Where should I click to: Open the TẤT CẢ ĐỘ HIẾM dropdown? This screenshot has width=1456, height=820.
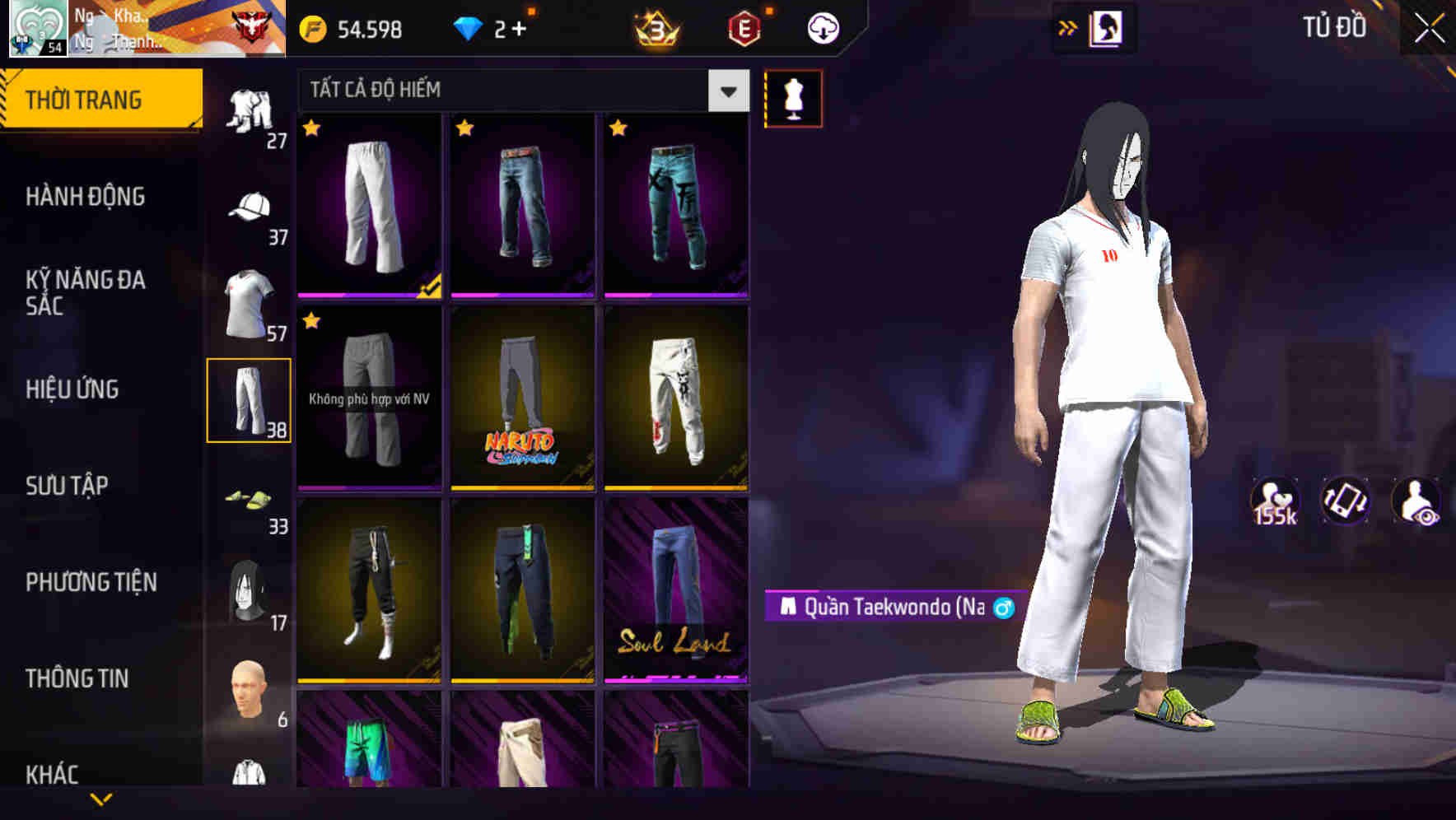pyautogui.click(x=511, y=90)
